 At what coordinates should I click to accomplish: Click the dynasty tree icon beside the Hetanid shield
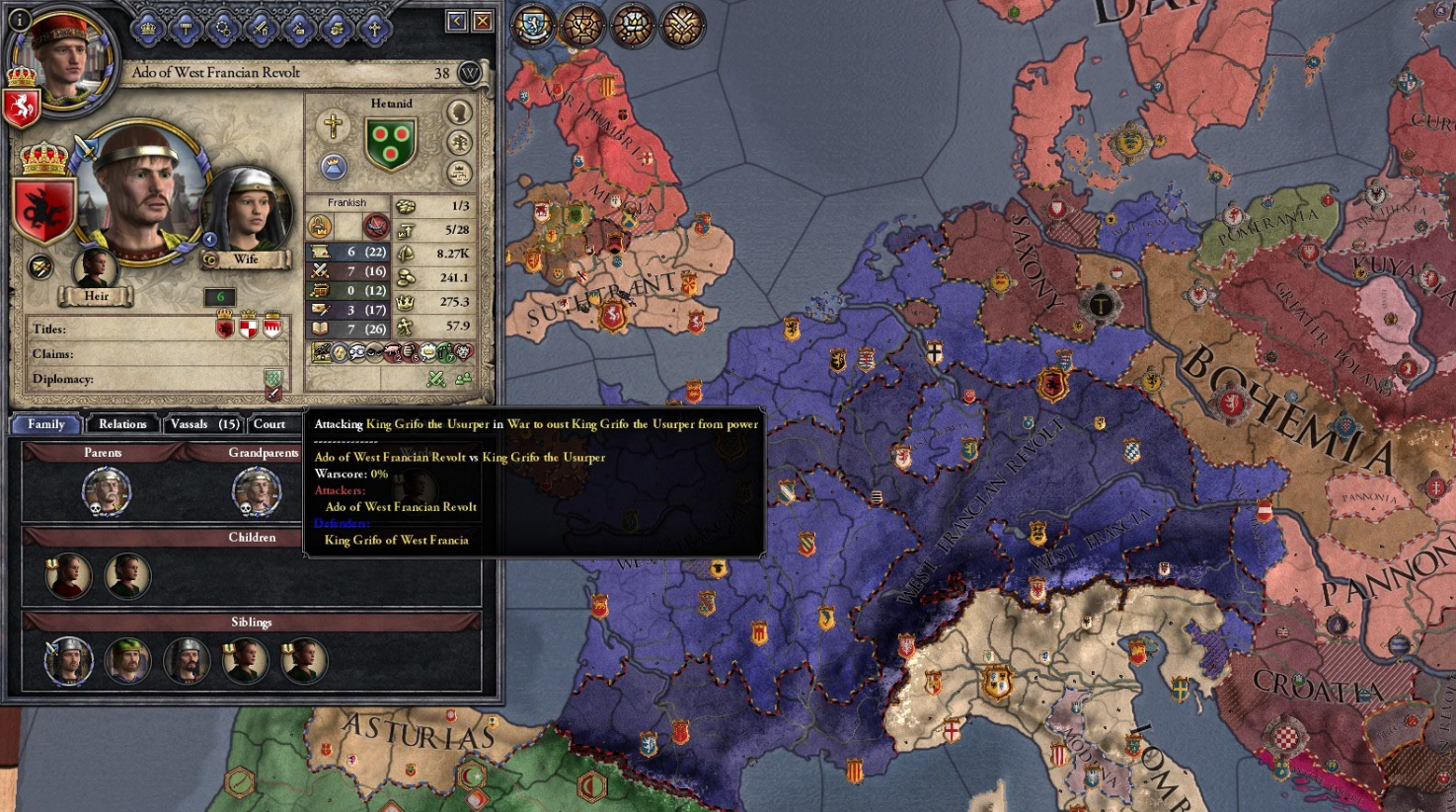pyautogui.click(x=458, y=143)
